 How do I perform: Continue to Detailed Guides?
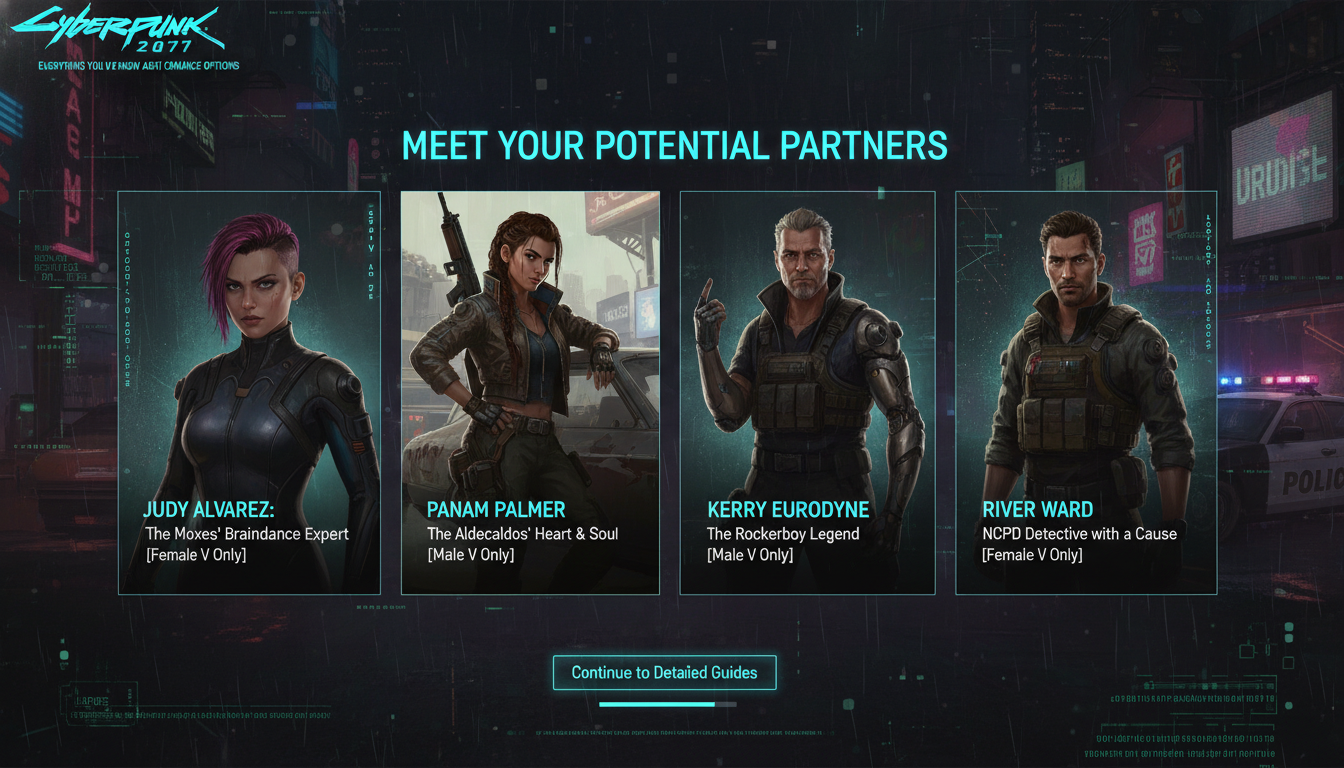tap(664, 673)
